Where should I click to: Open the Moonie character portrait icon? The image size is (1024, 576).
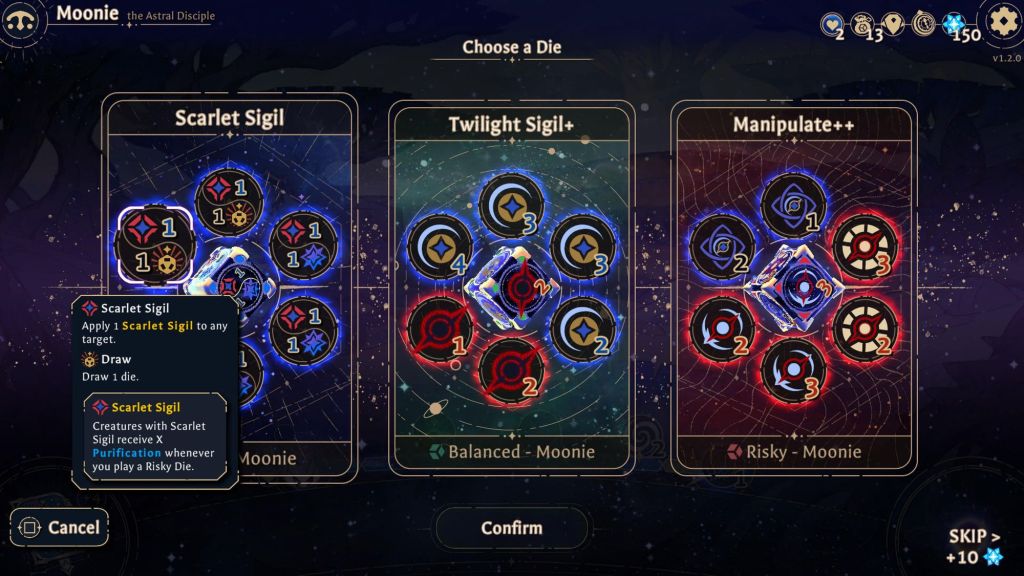click(x=24, y=21)
